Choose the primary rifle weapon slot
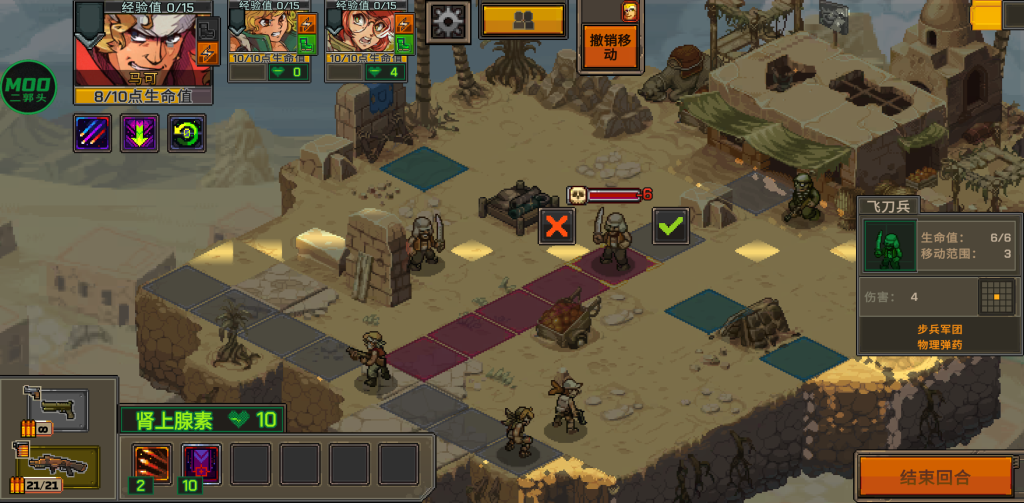This screenshot has height=503, width=1024. 58,465
